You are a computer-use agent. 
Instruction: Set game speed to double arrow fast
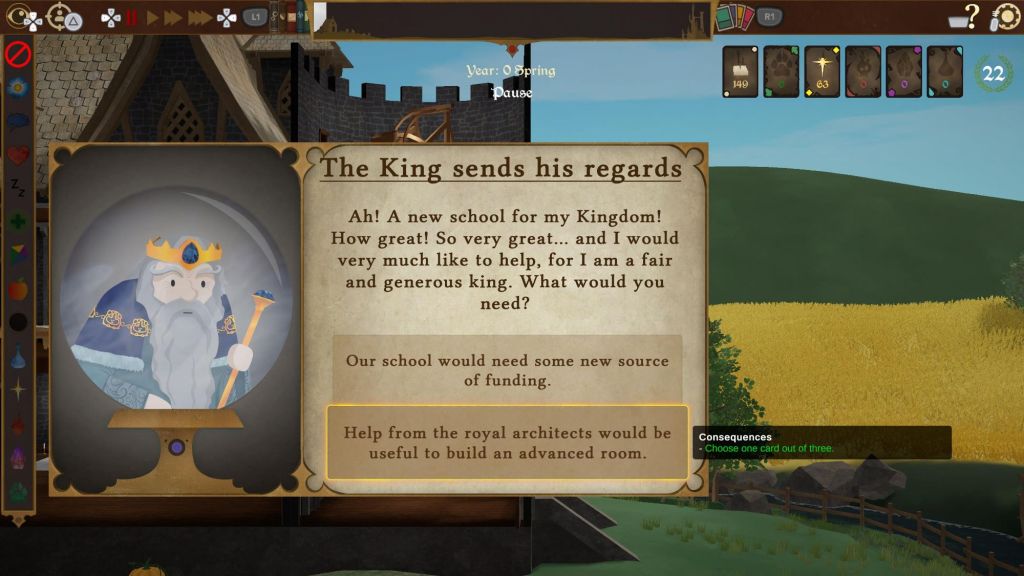point(174,17)
